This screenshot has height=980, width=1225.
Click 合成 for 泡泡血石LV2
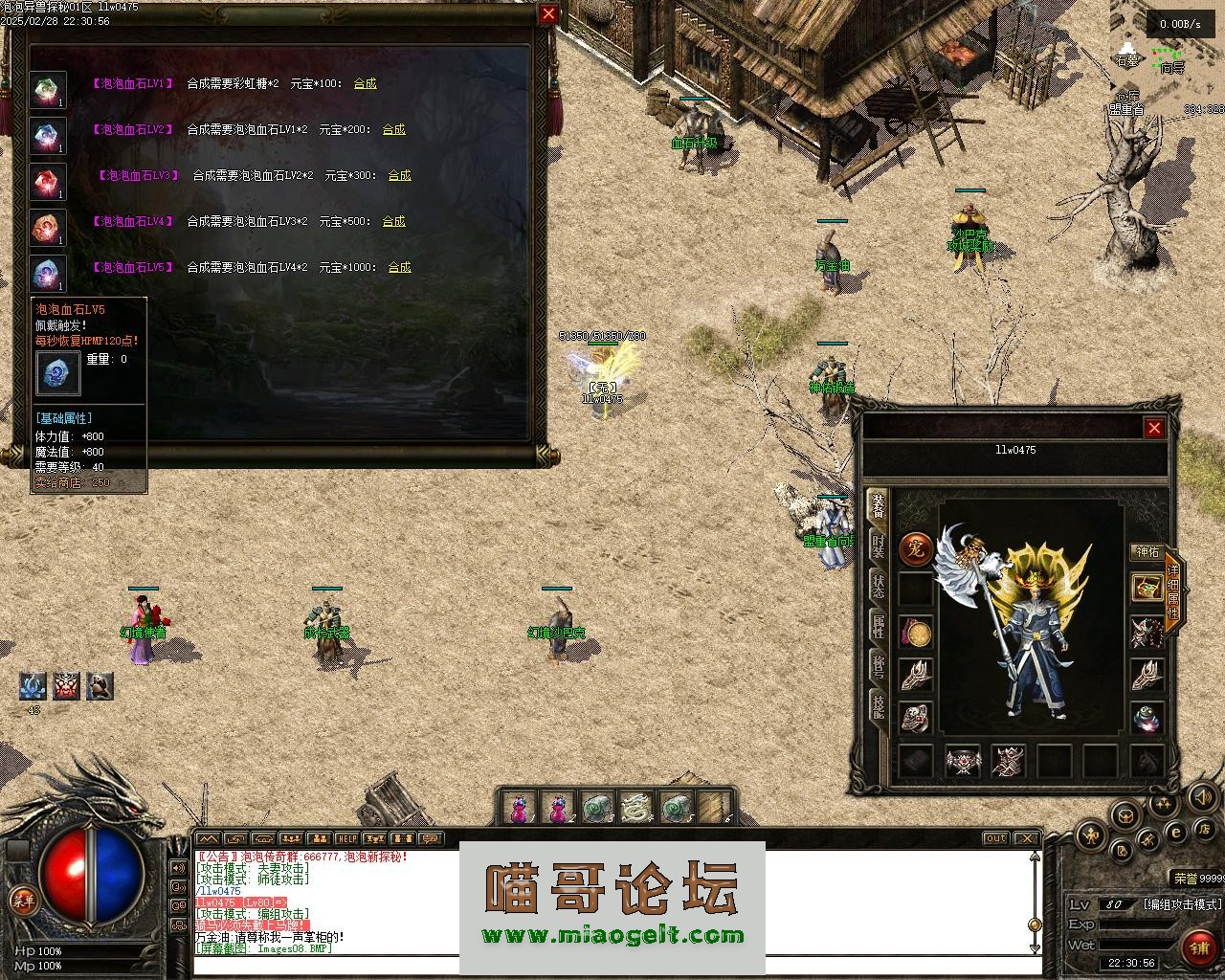pos(393,129)
